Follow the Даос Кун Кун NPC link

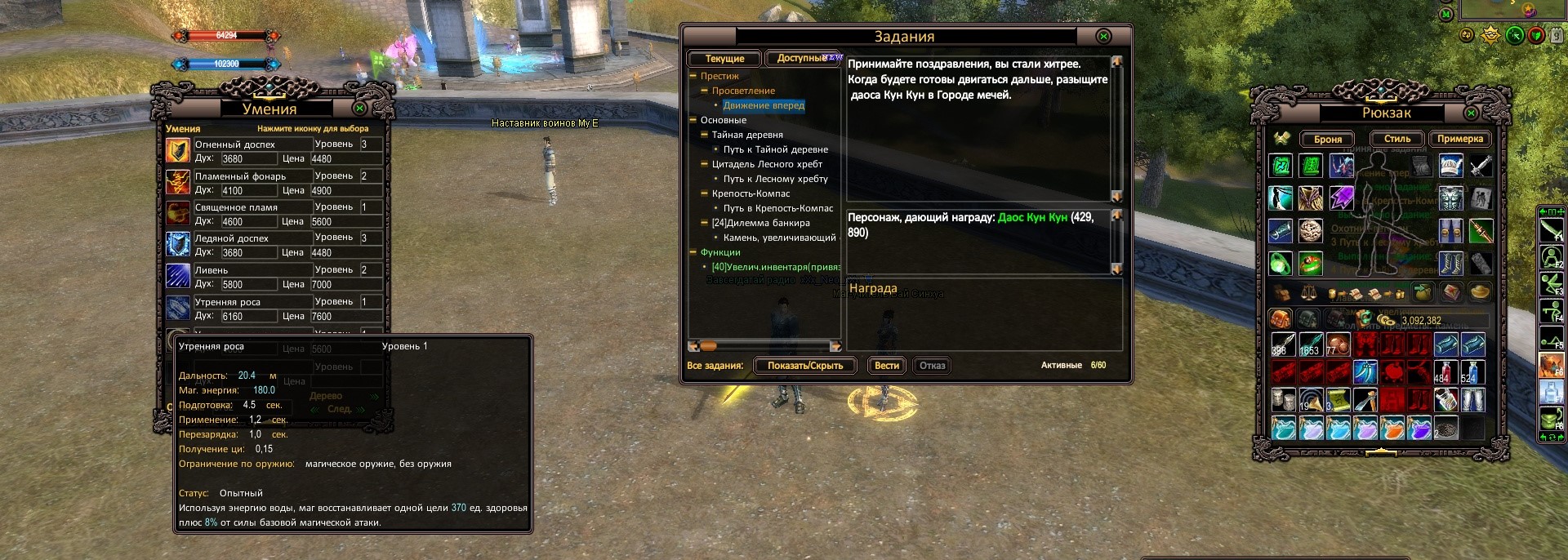pyautogui.click(x=1032, y=217)
